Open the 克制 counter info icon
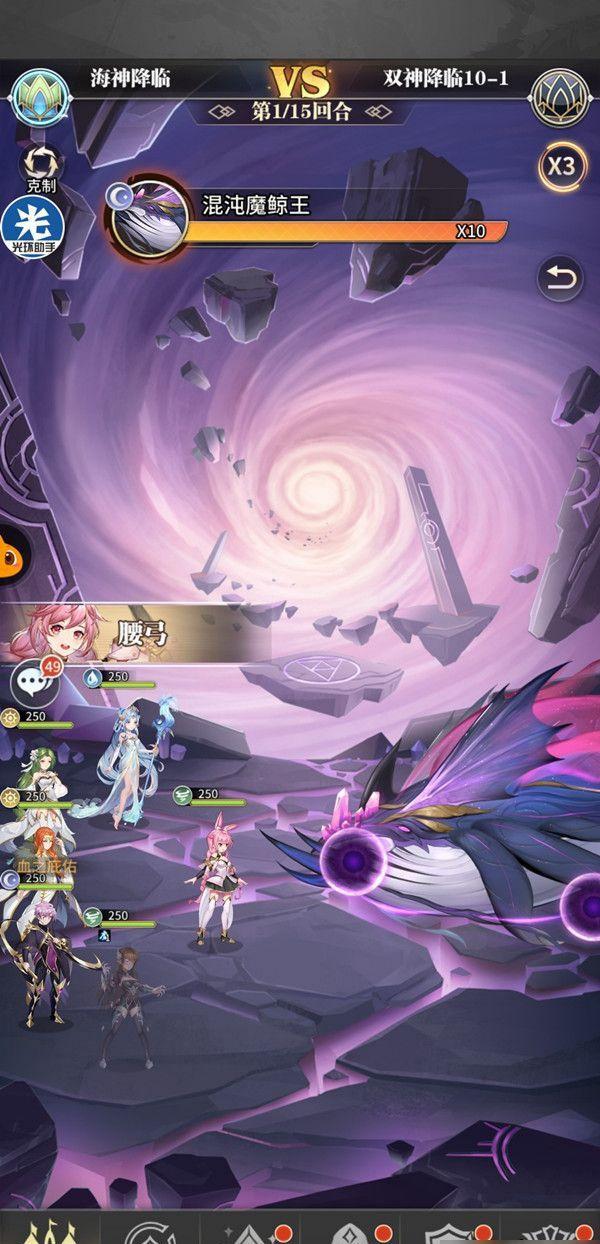The height and width of the screenshot is (1244, 600). [x=40, y=165]
